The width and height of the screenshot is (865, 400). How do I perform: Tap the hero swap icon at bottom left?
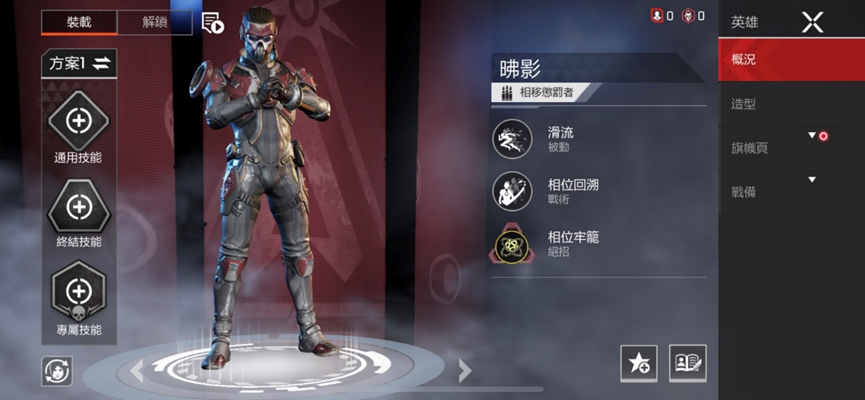(57, 370)
